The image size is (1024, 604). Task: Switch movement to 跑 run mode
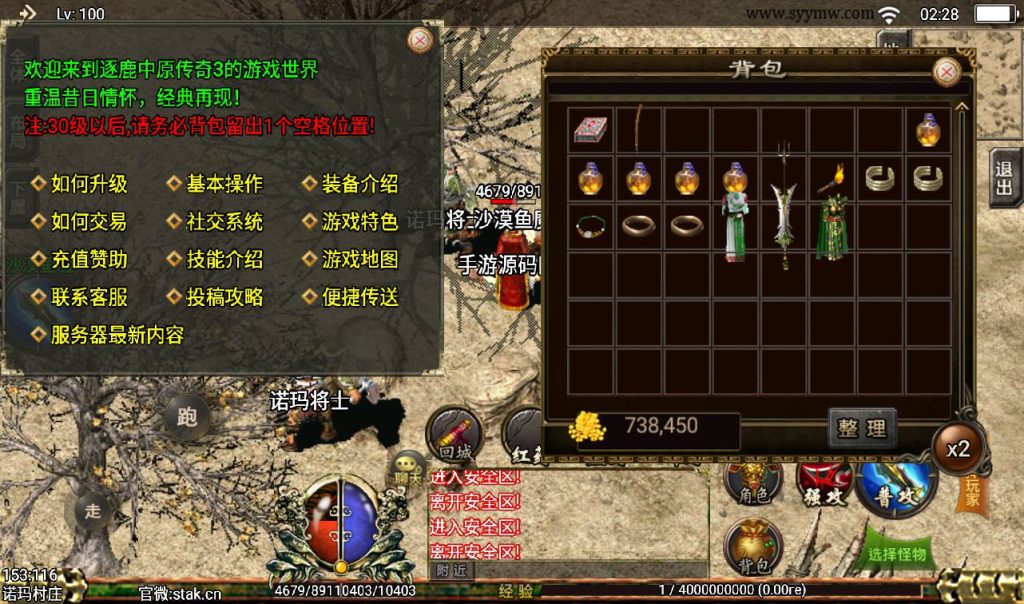point(186,417)
